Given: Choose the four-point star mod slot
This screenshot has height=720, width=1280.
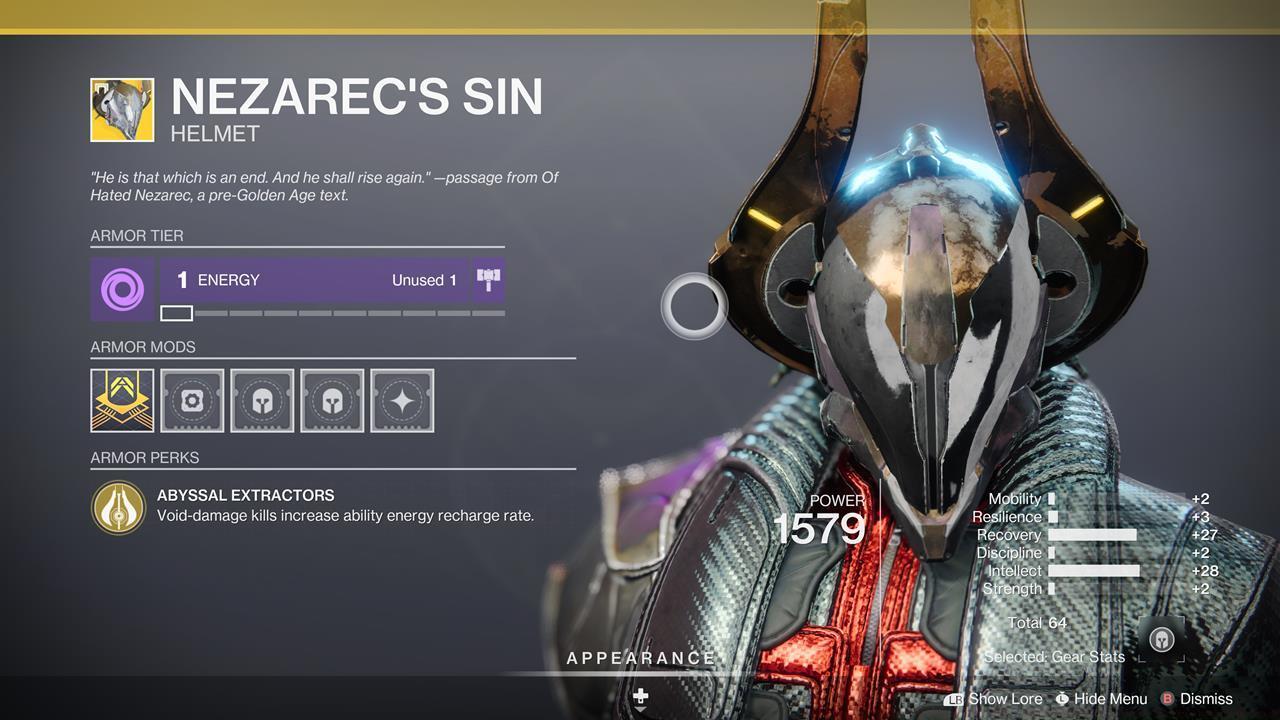Looking at the screenshot, I should pos(402,400).
